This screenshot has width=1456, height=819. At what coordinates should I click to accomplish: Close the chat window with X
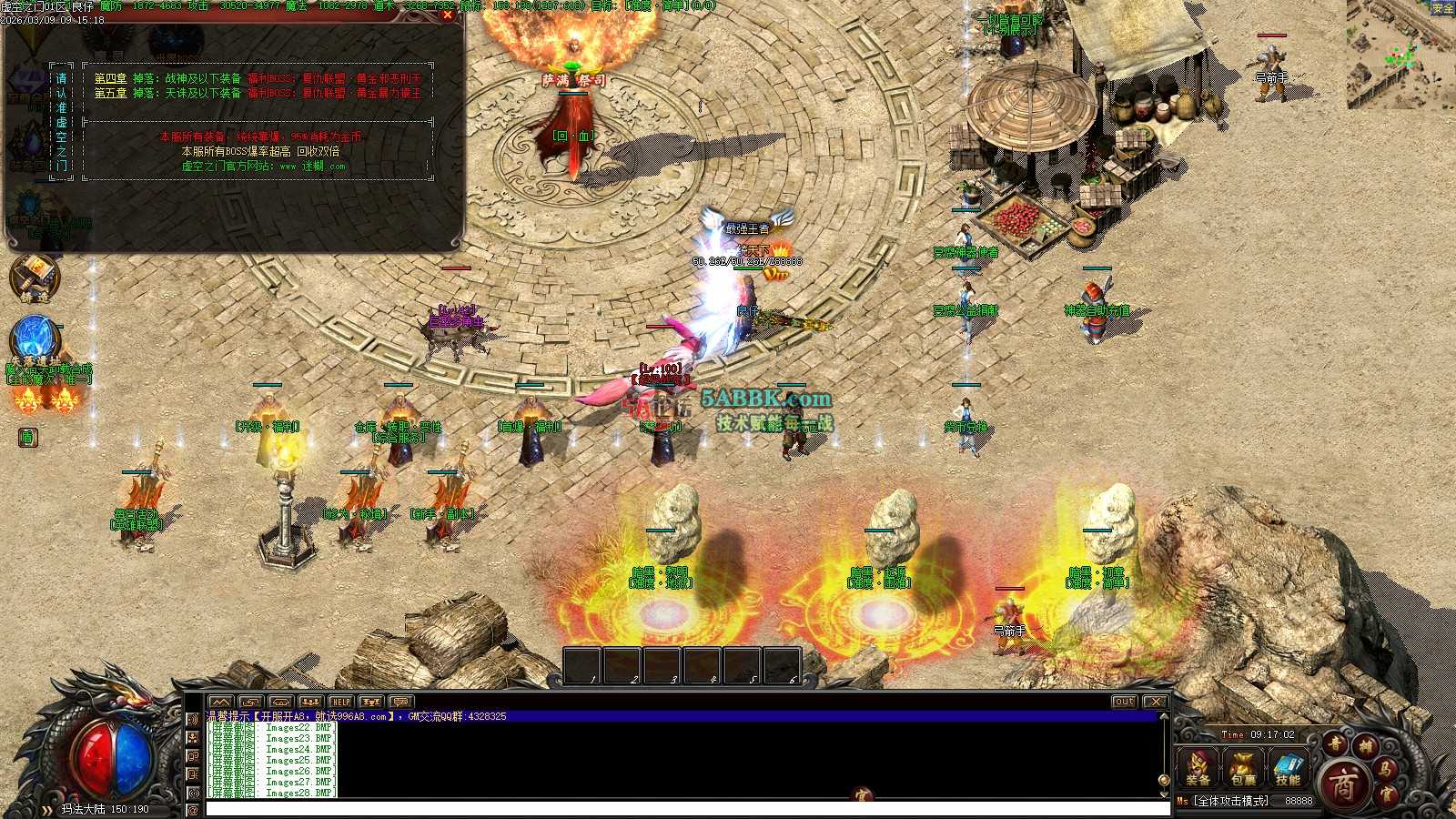pos(1155,702)
